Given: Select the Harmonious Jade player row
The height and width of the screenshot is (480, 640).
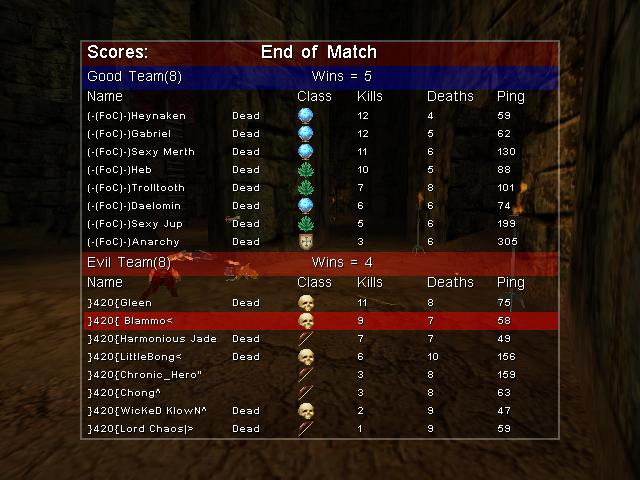Looking at the screenshot, I should 320,339.
